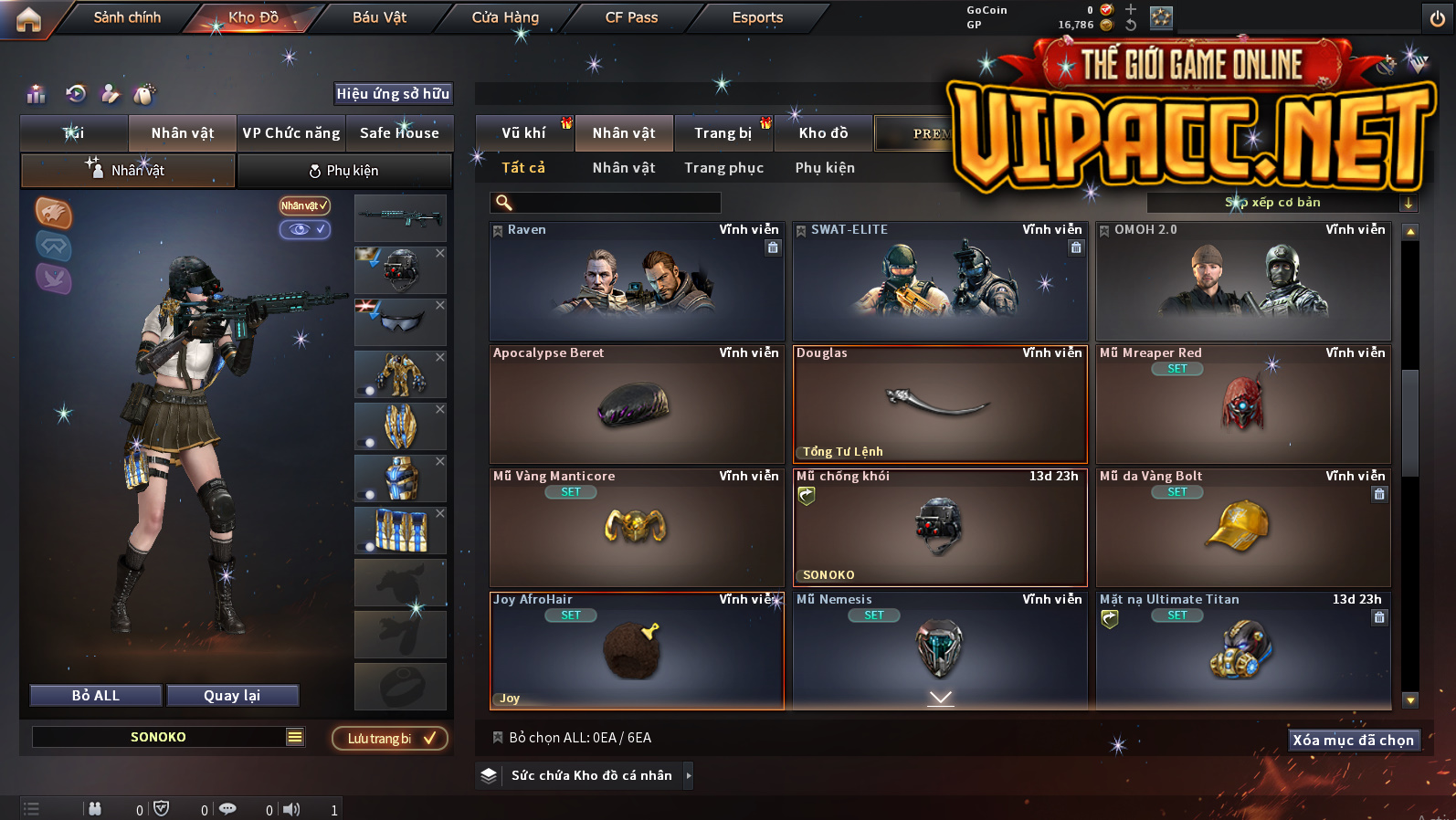This screenshot has width=1456, height=820.
Task: Click the home icon
Action: (x=28, y=19)
